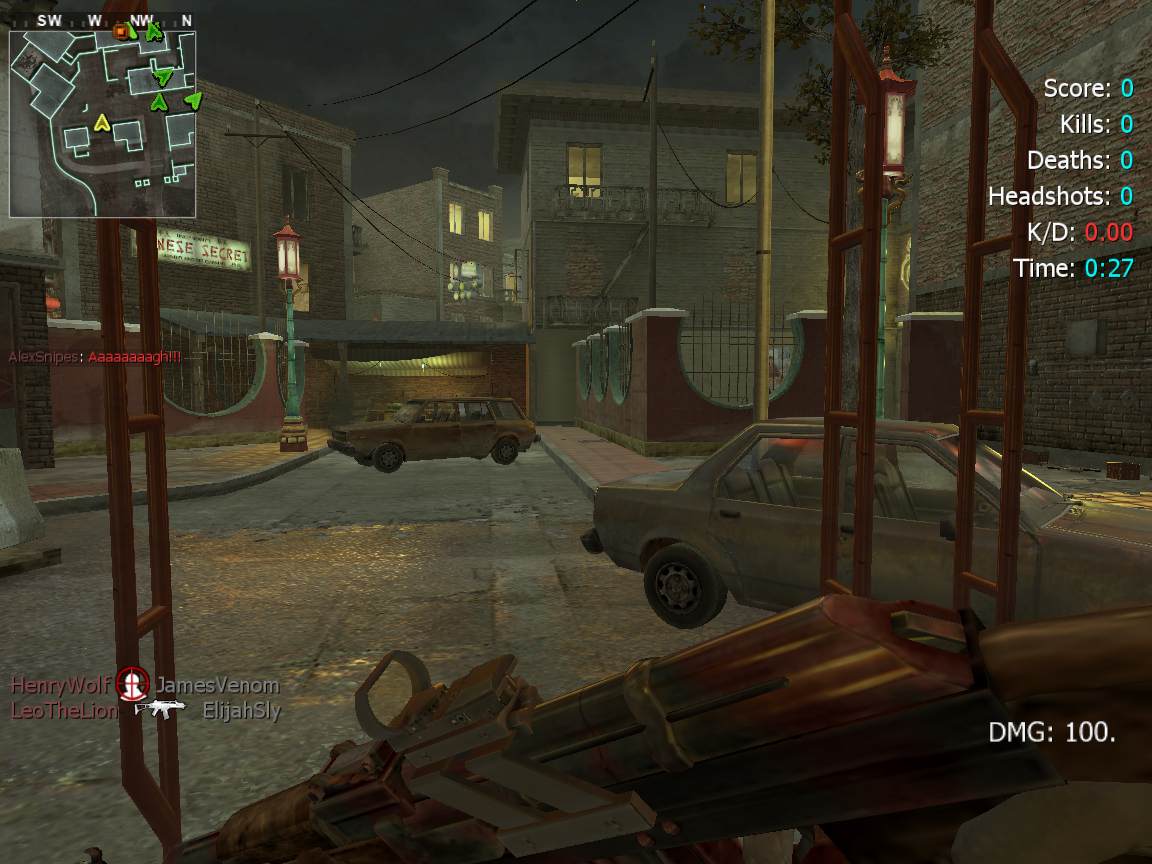Click the orange objective marker on the minimap
This screenshot has width=1152, height=864.
[123, 31]
